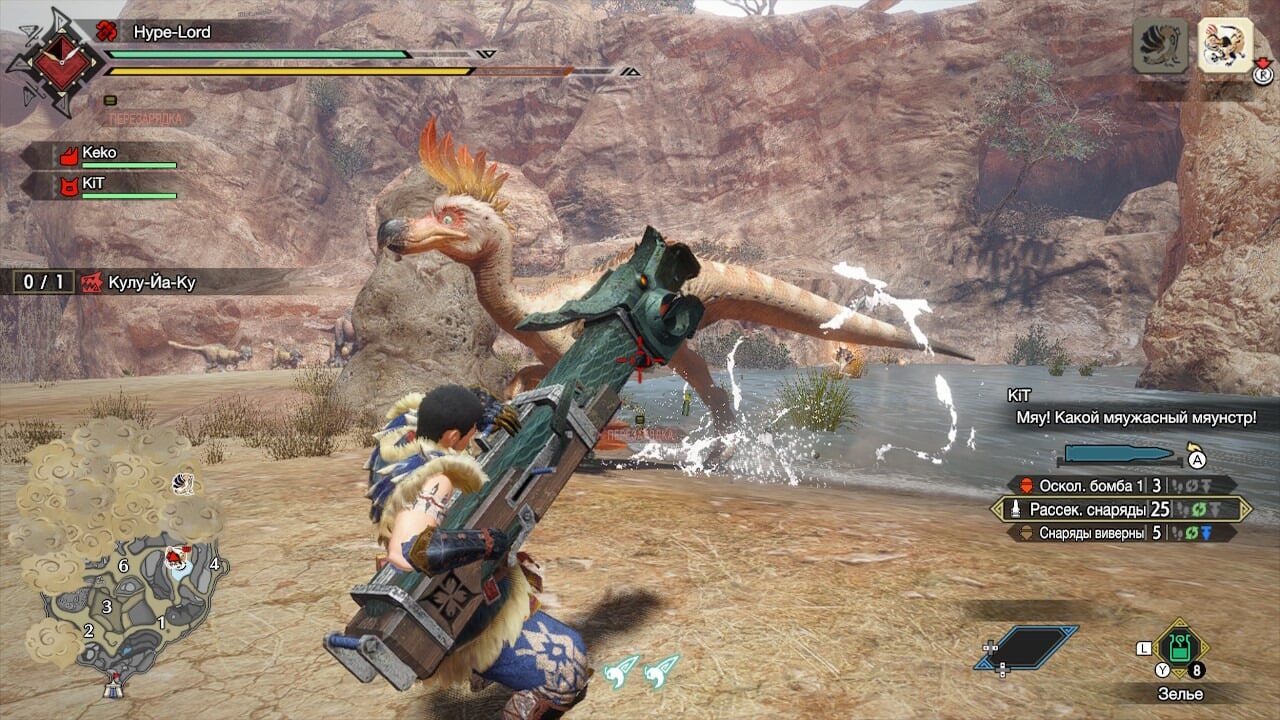Toggle the blue arrow indicator on Снаряды виверны
The image size is (1280, 720).
point(1207,531)
